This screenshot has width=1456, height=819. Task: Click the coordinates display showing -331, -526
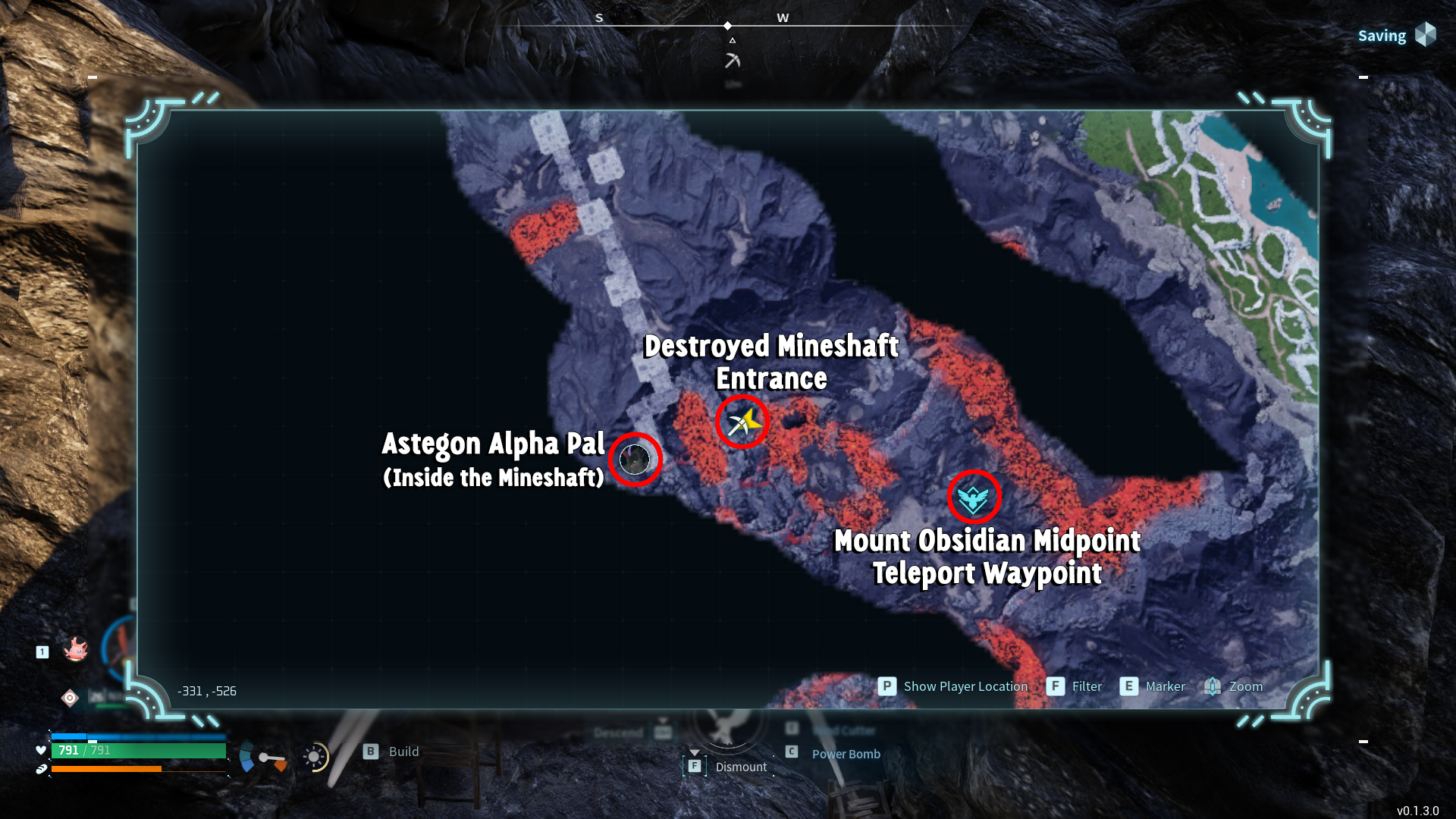206,691
